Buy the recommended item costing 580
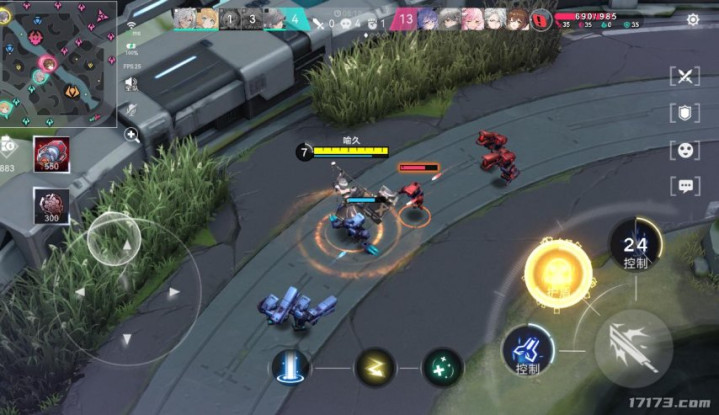Viewport: 719px width, 415px height. (x=49, y=152)
